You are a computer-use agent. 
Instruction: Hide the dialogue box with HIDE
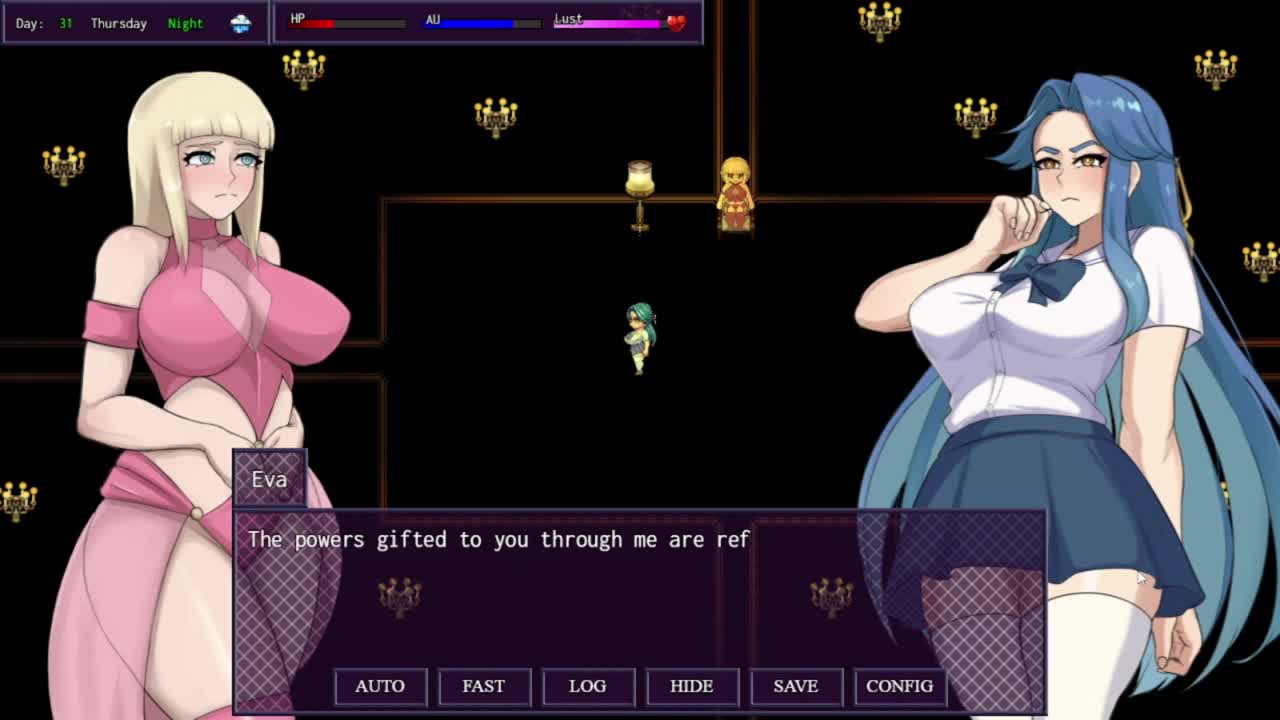(692, 686)
